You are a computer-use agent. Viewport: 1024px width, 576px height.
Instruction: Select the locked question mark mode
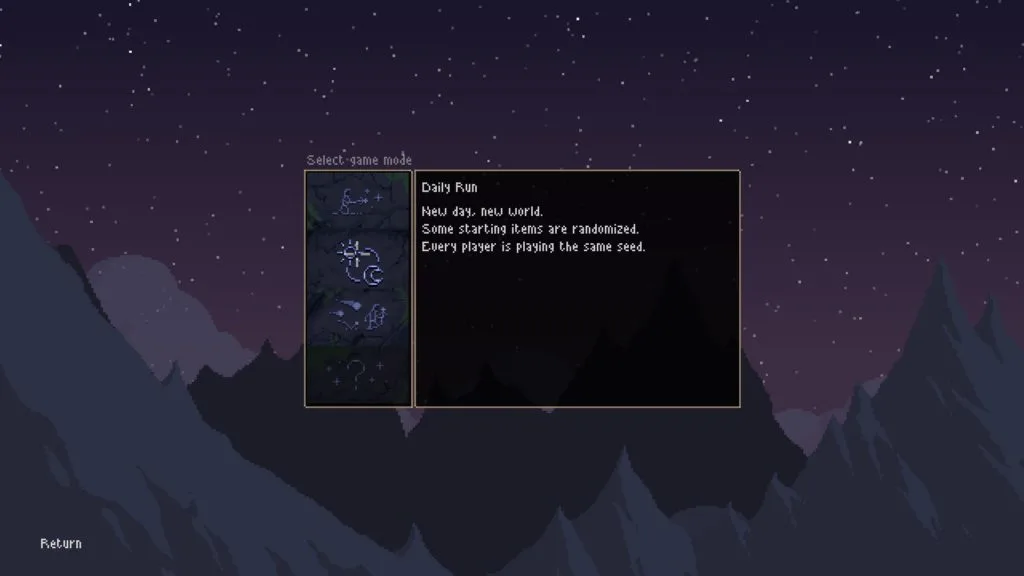[358, 376]
